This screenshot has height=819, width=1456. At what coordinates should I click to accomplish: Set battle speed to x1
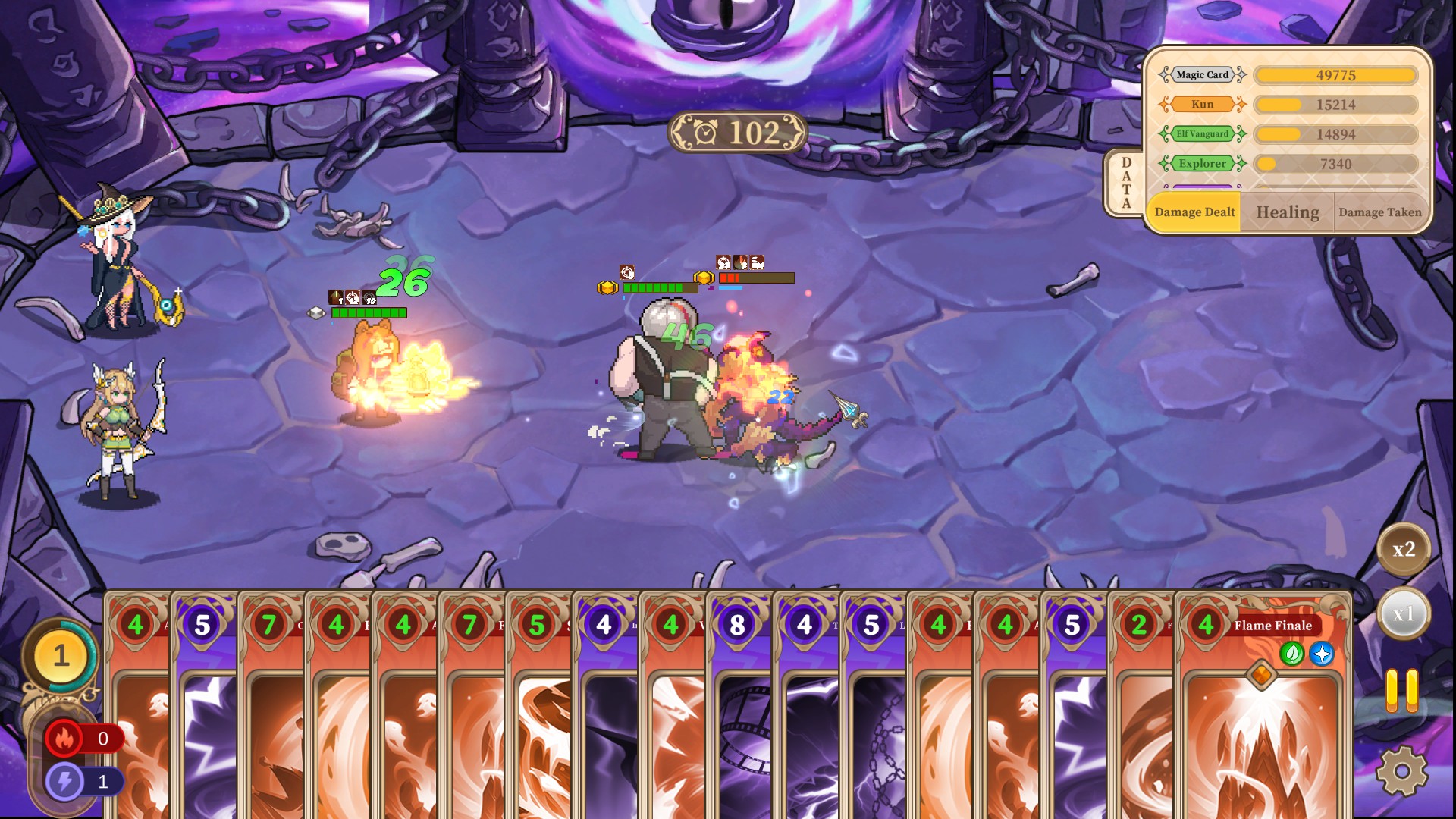point(1404,614)
